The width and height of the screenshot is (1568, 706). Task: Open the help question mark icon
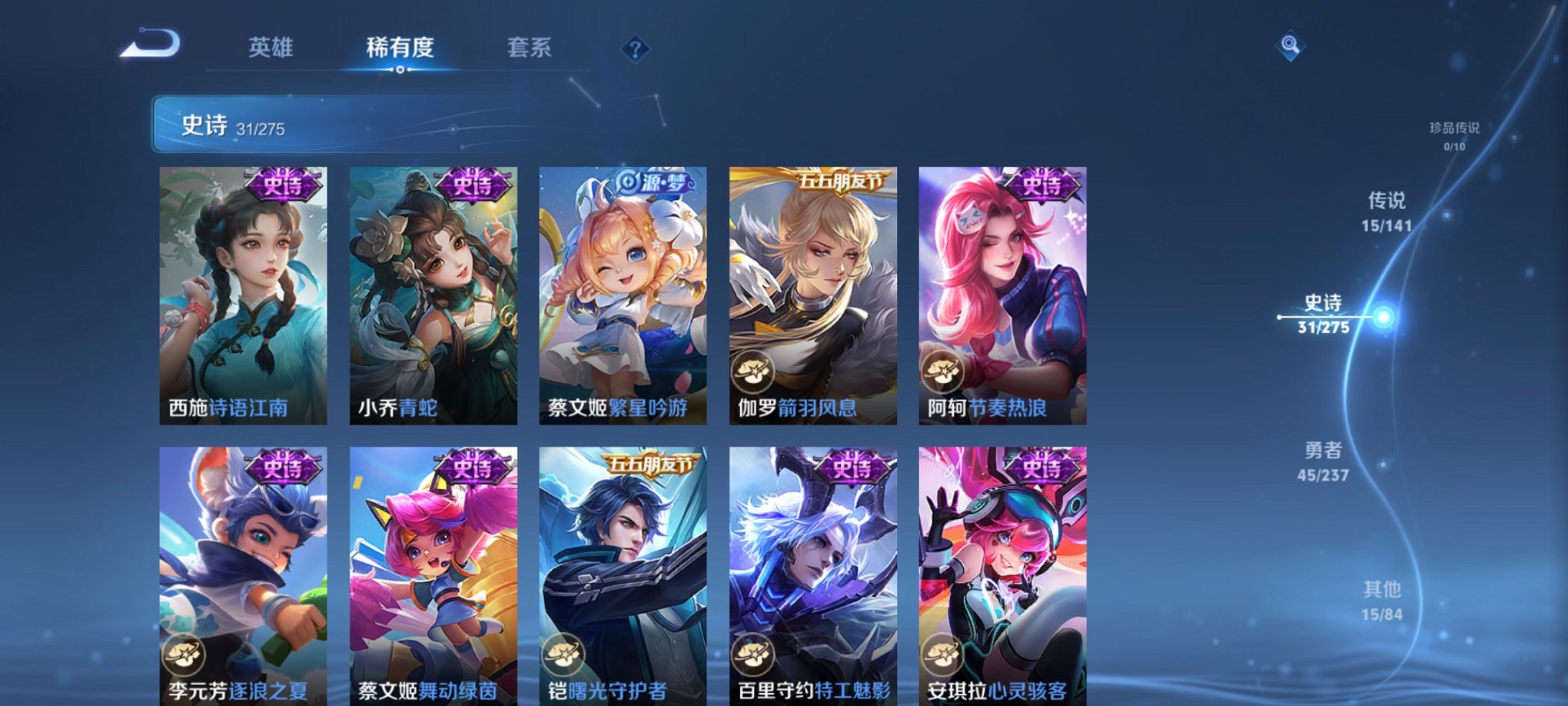point(635,49)
